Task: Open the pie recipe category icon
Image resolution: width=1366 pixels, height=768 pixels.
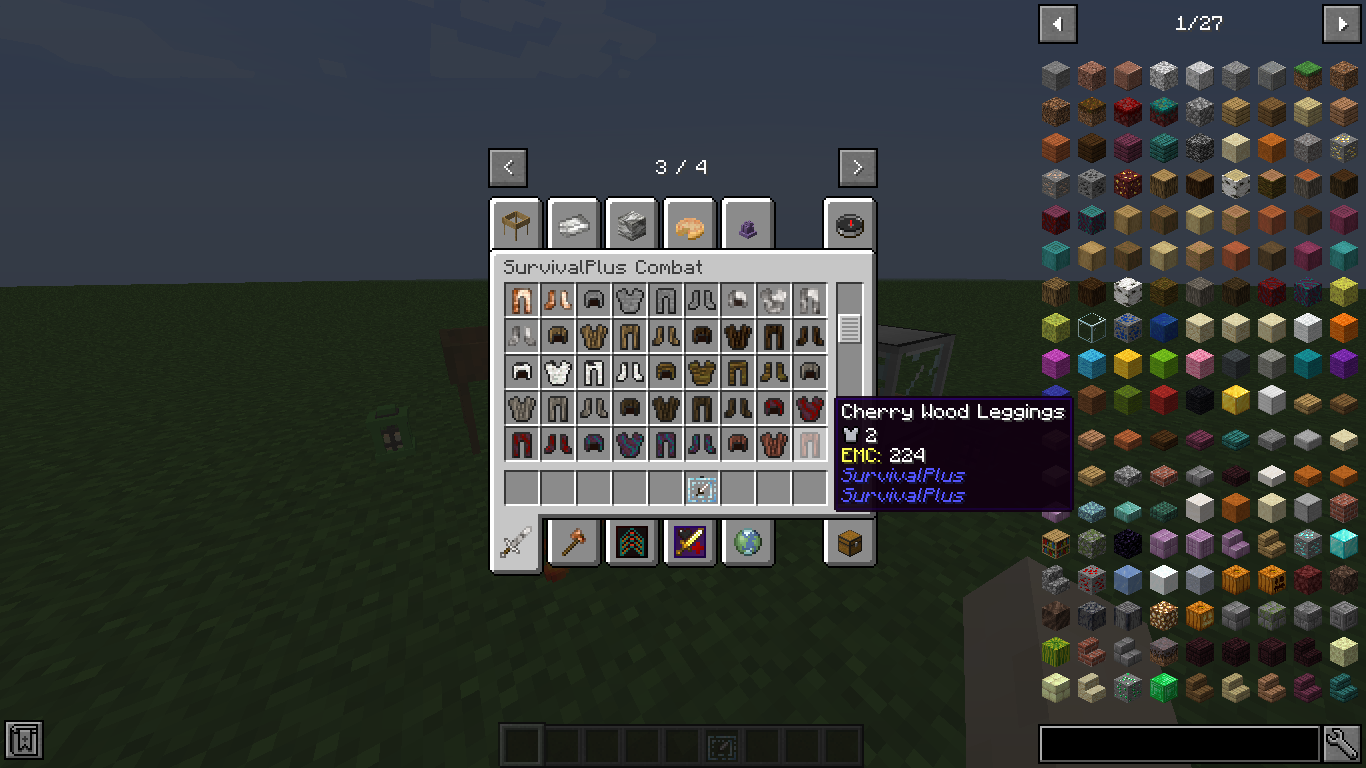Action: pyautogui.click(x=691, y=224)
